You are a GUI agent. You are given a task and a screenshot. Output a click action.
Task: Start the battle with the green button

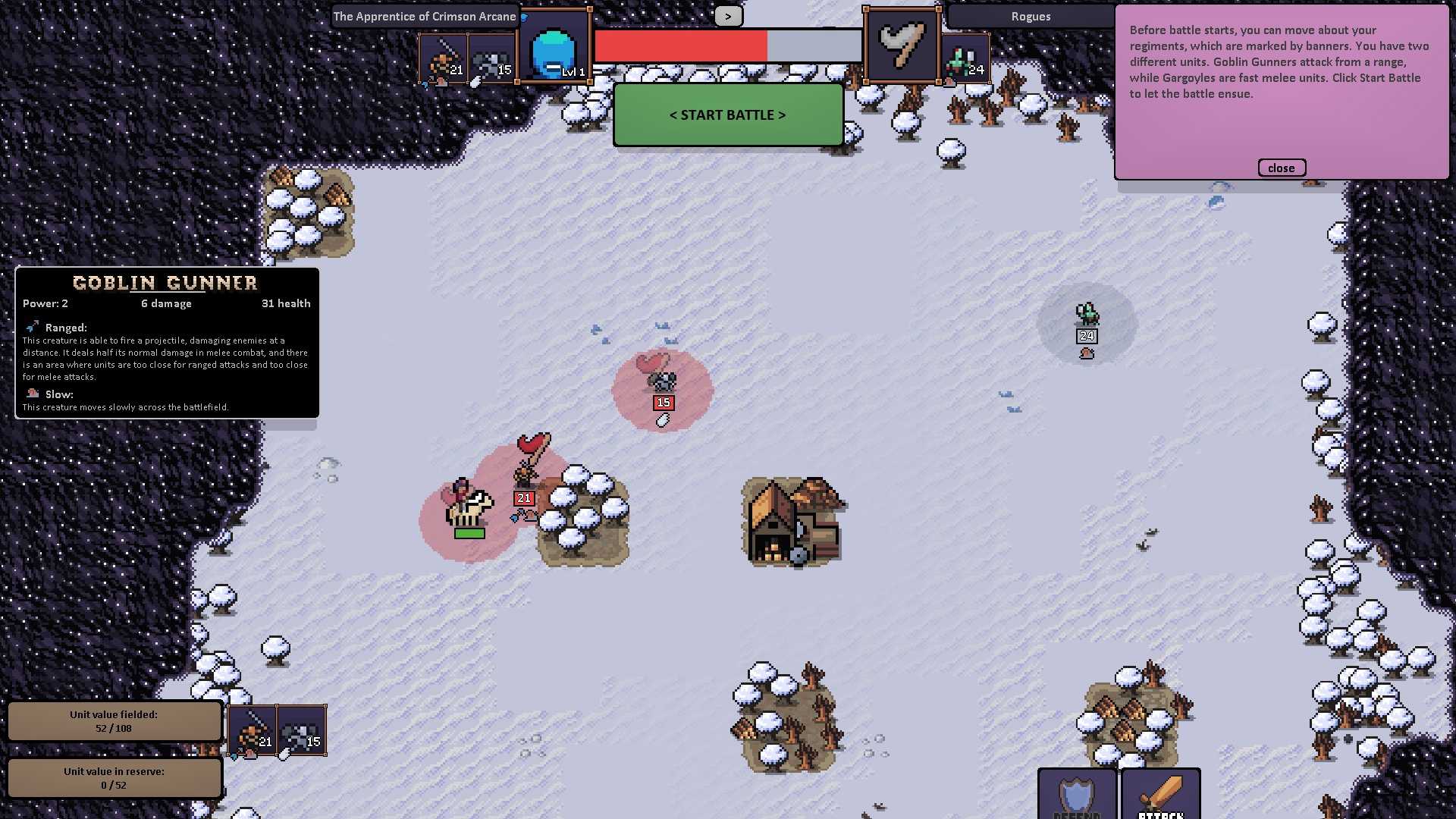(x=728, y=115)
